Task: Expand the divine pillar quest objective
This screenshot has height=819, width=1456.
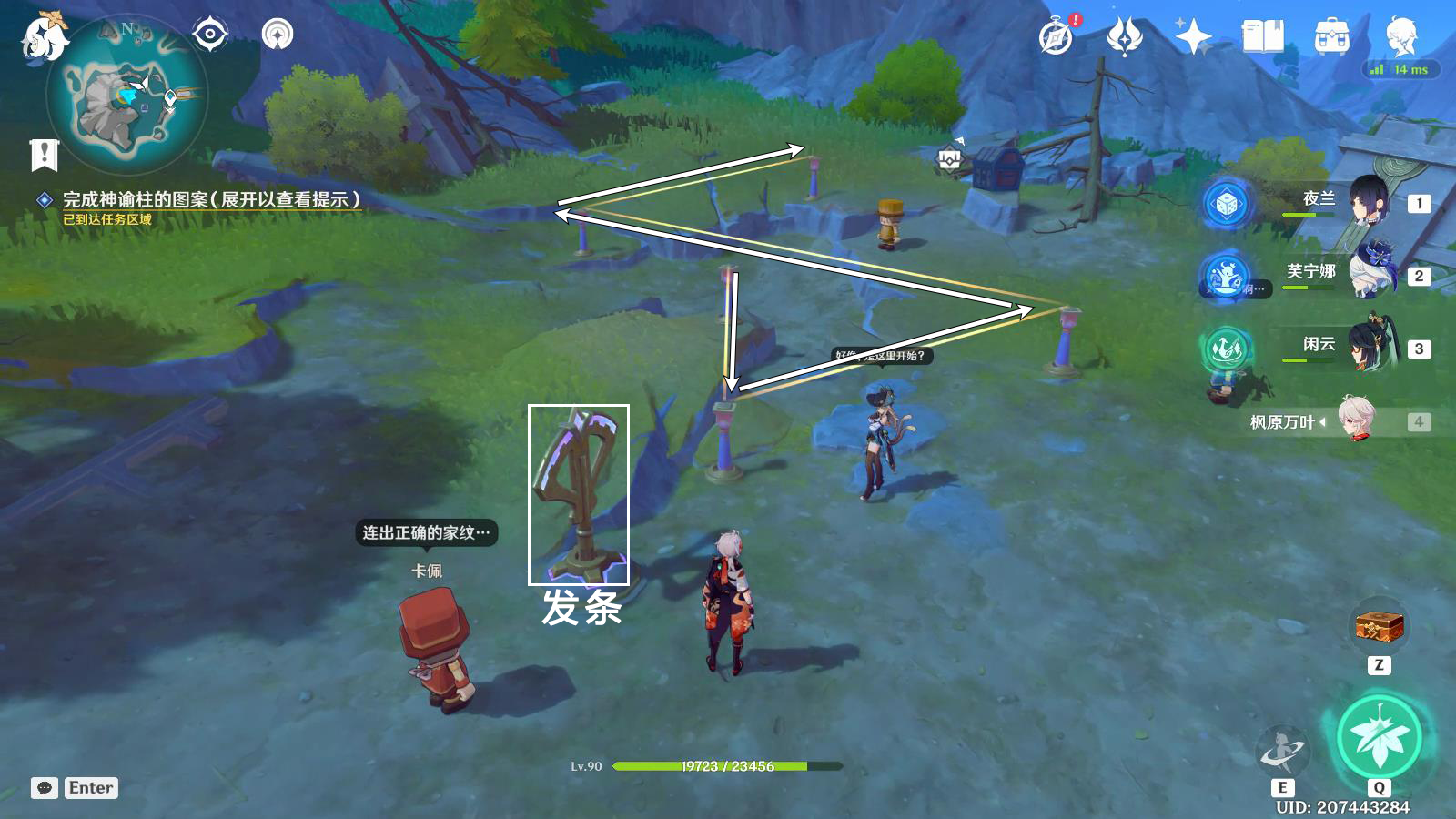Action: tap(211, 199)
